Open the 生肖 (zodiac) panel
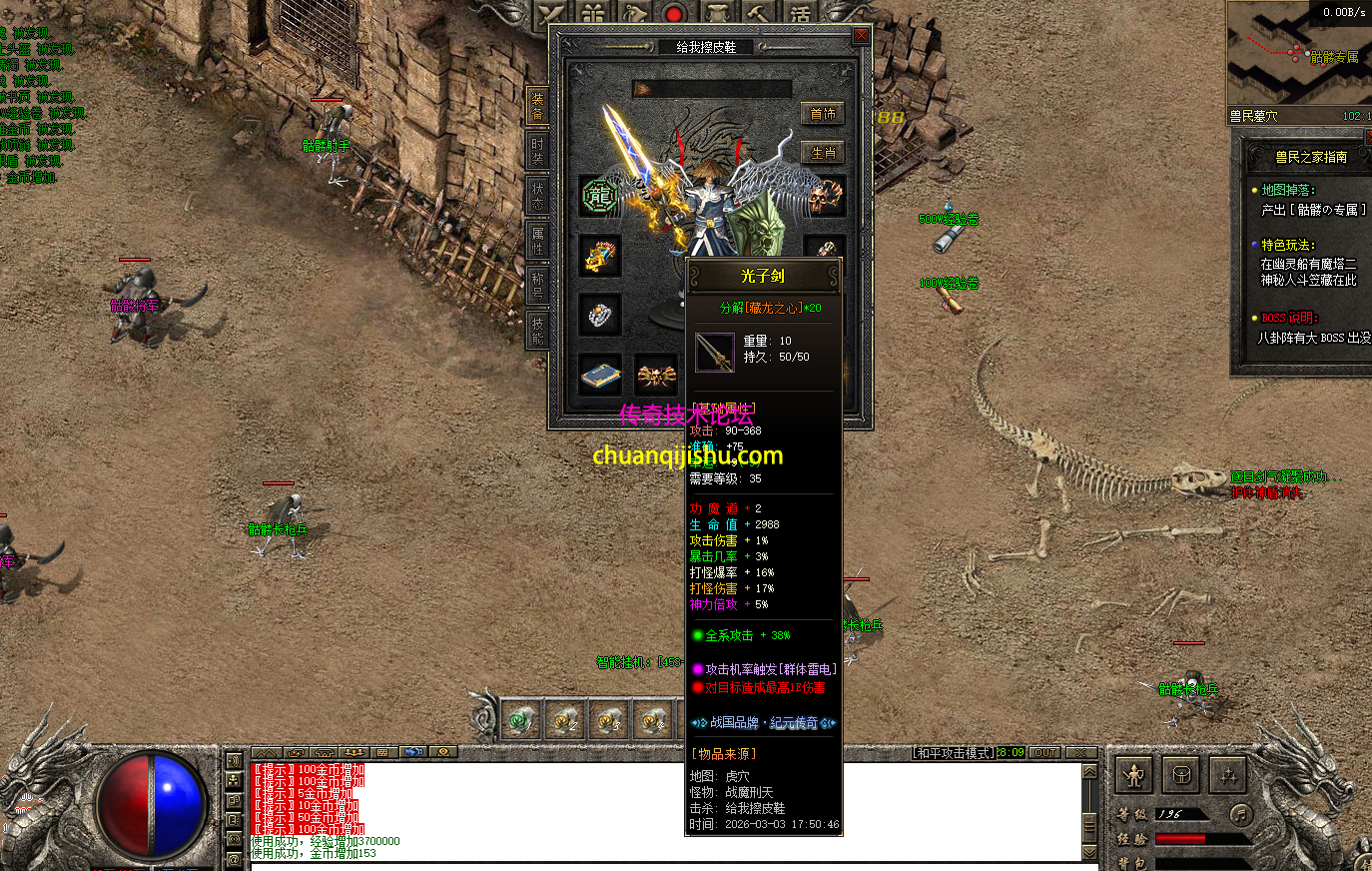The height and width of the screenshot is (871, 1372). (823, 153)
